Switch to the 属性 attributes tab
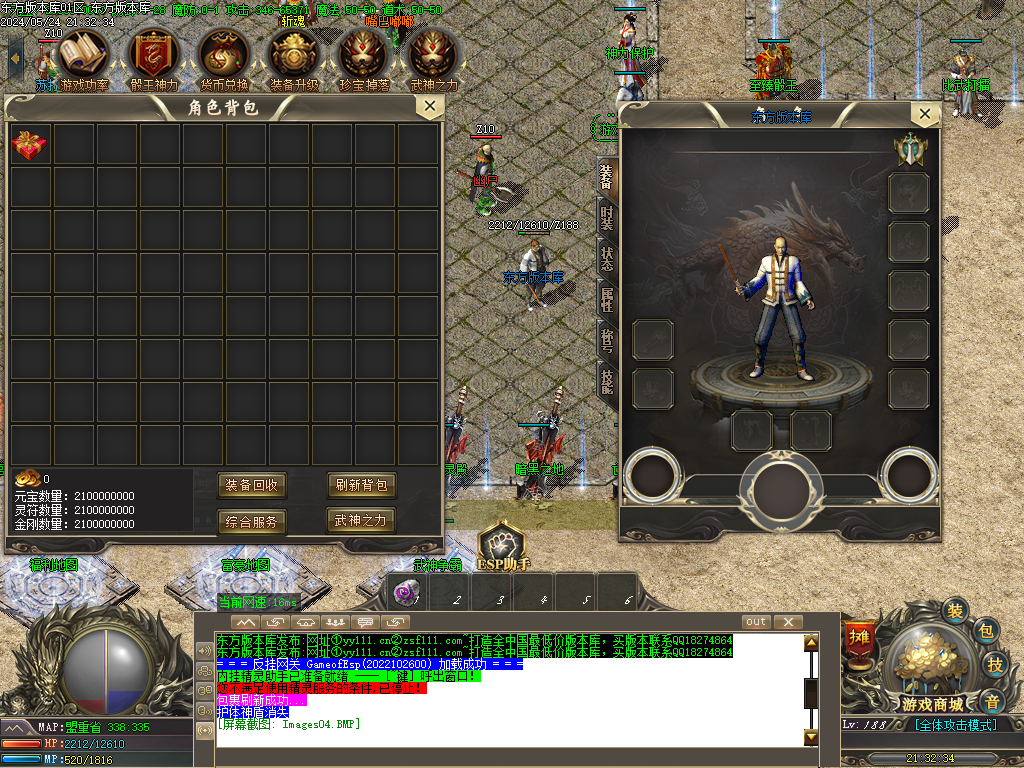The height and width of the screenshot is (768, 1024). 607,299
